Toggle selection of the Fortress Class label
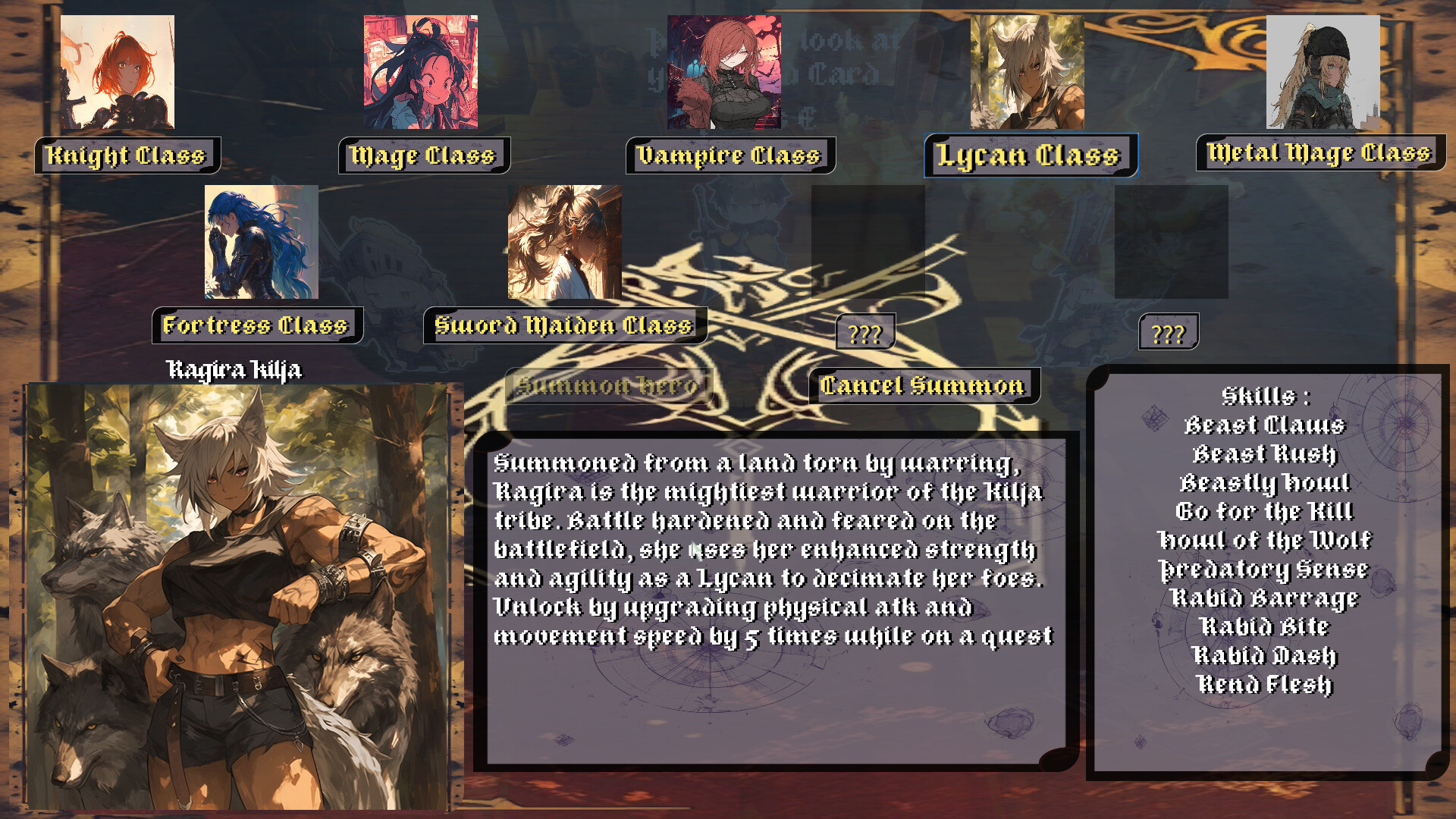 (256, 326)
